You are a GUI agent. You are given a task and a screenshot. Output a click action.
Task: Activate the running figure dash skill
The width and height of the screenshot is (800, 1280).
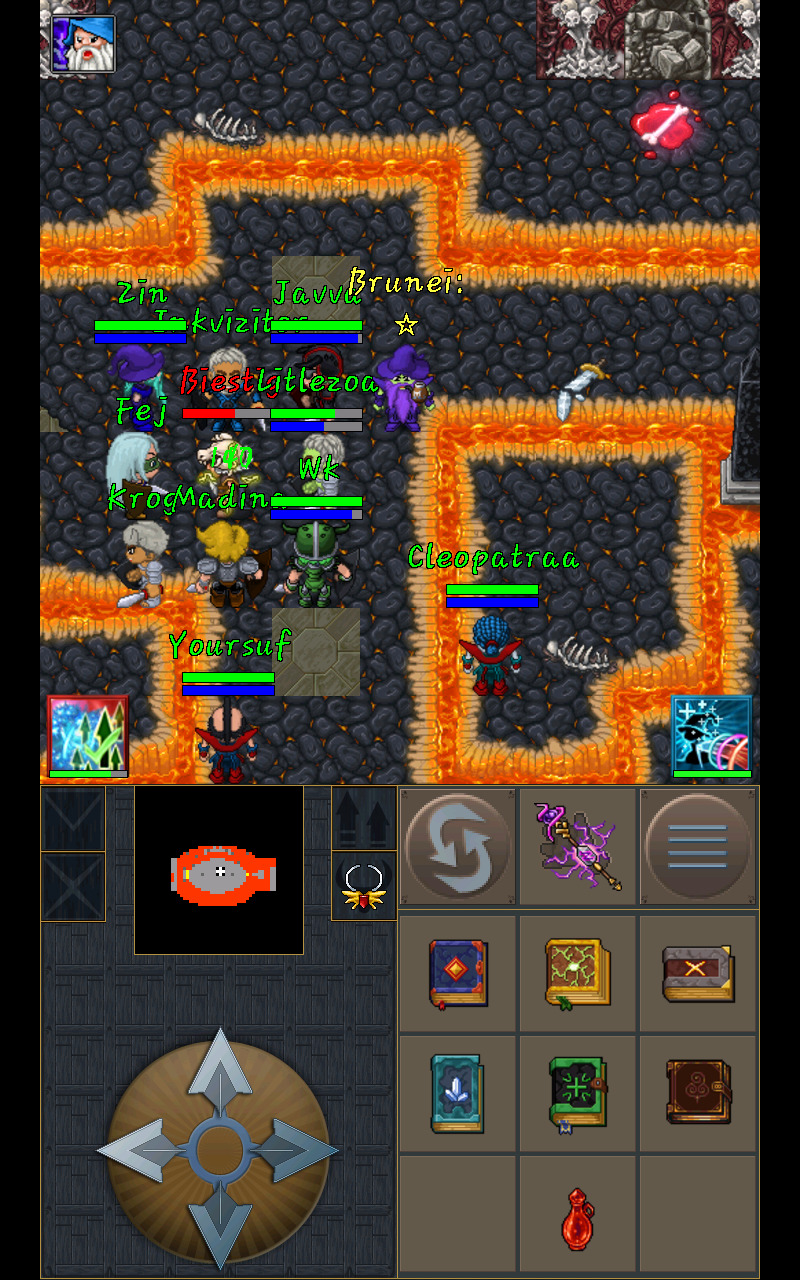point(711,735)
